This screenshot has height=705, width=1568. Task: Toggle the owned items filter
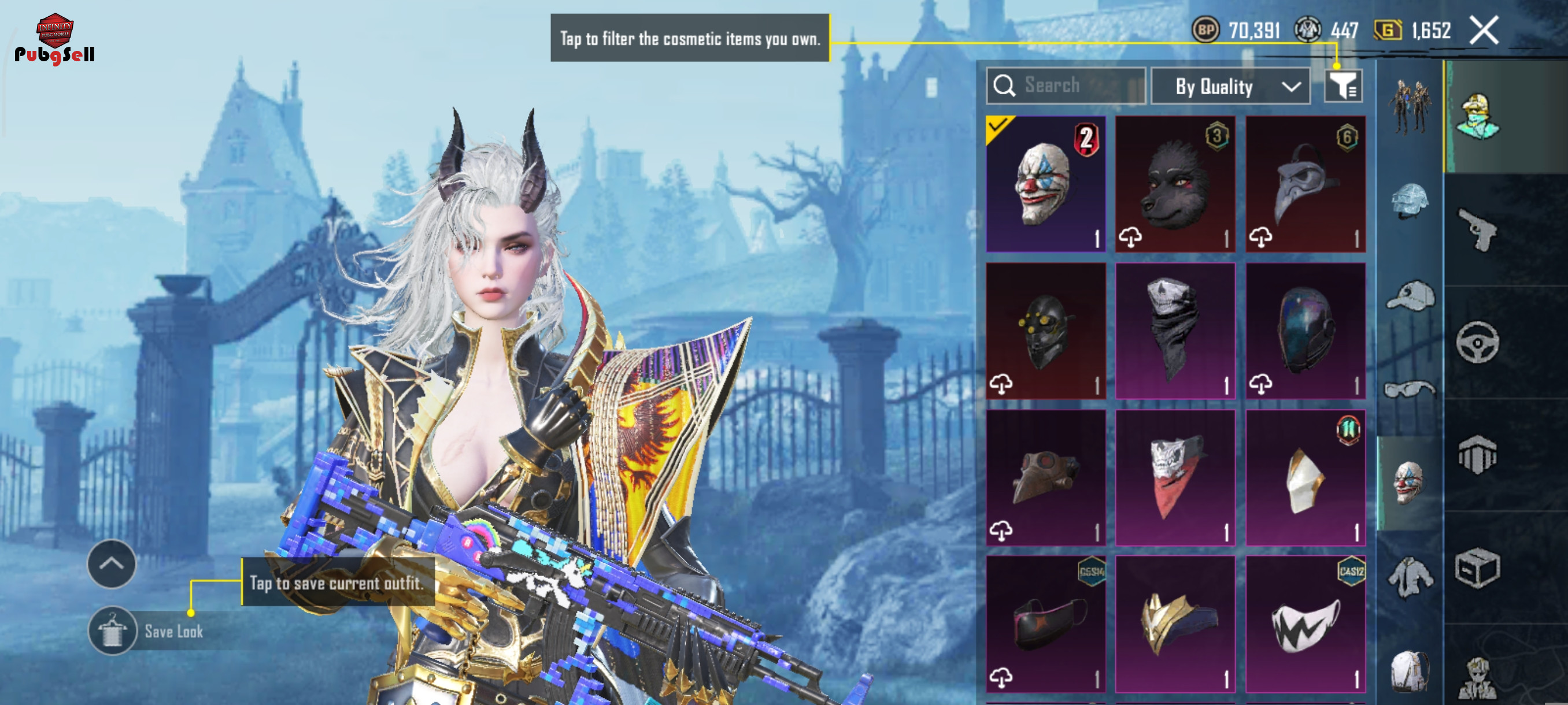click(1343, 86)
